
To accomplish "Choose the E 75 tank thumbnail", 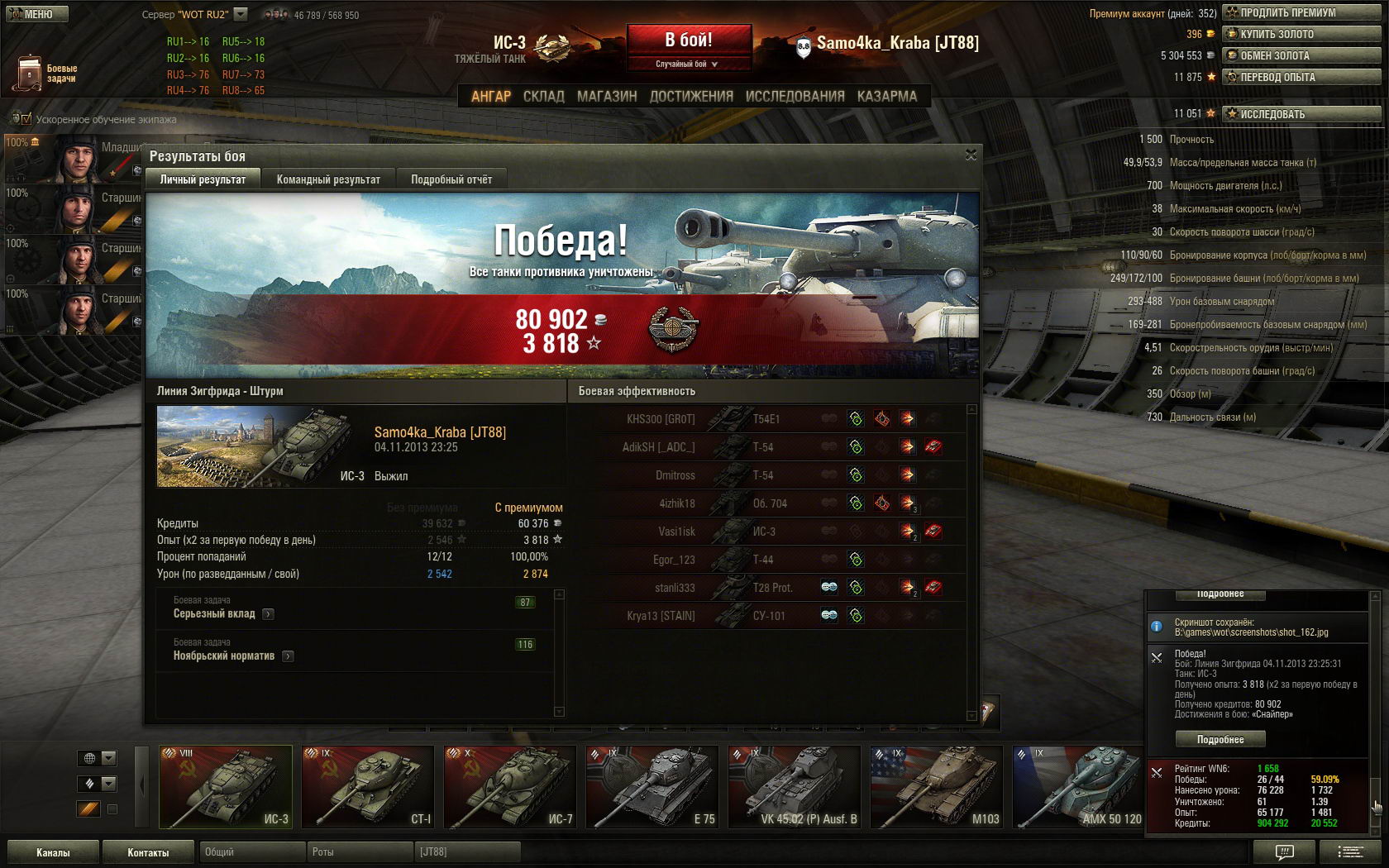I will tap(652, 786).
